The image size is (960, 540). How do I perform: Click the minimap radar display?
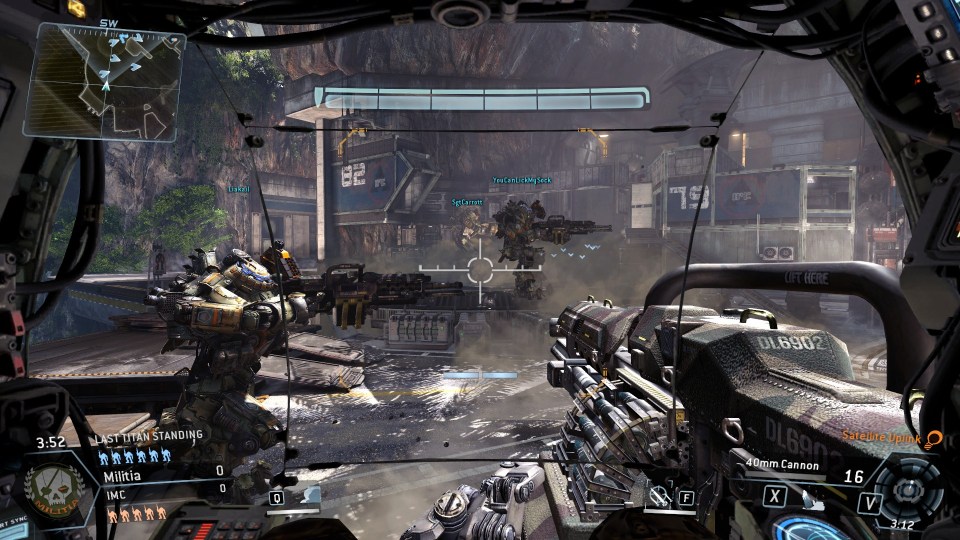coord(105,80)
